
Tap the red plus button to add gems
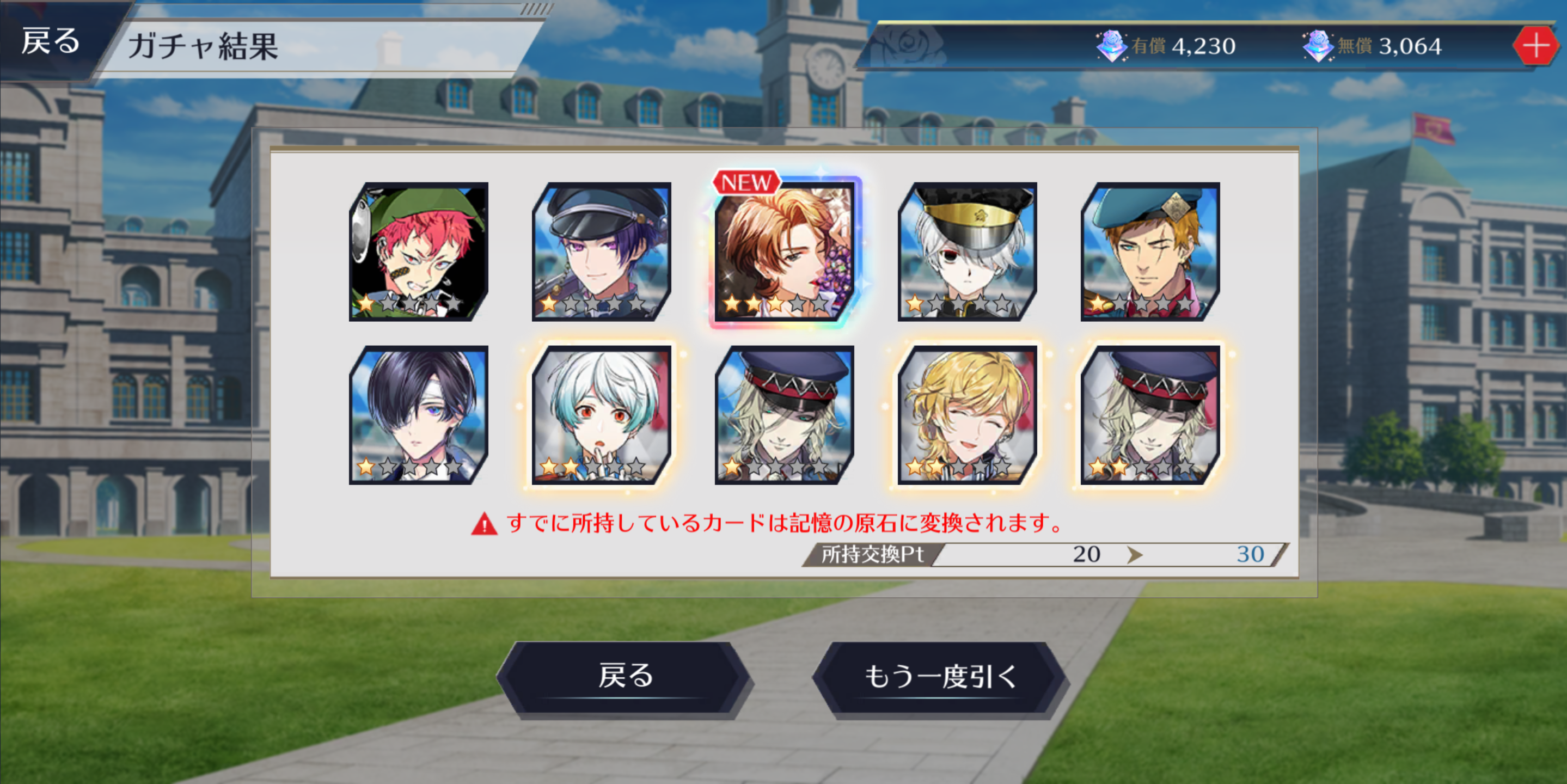click(1535, 46)
